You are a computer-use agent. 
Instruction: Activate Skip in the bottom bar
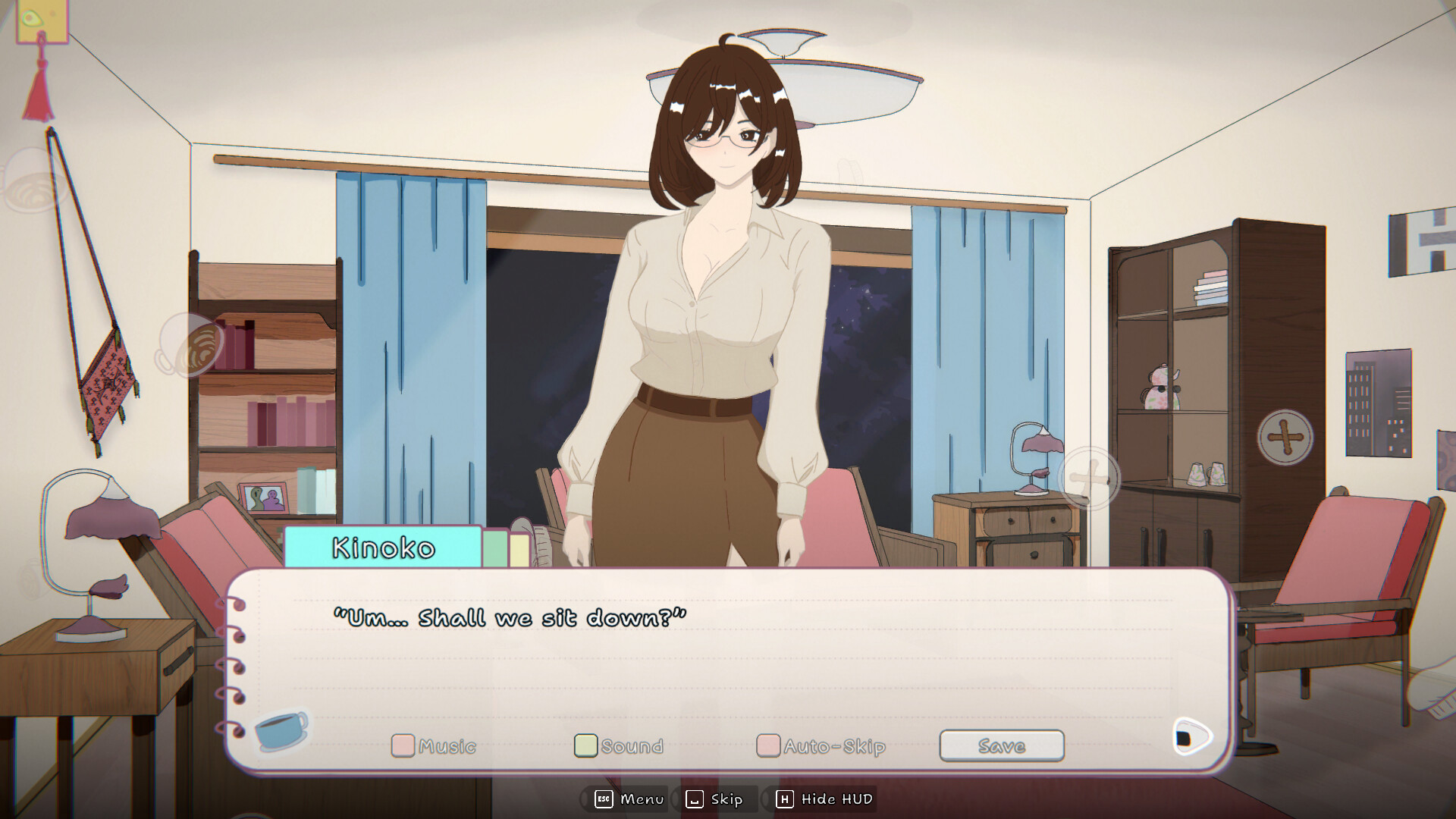coord(726,799)
